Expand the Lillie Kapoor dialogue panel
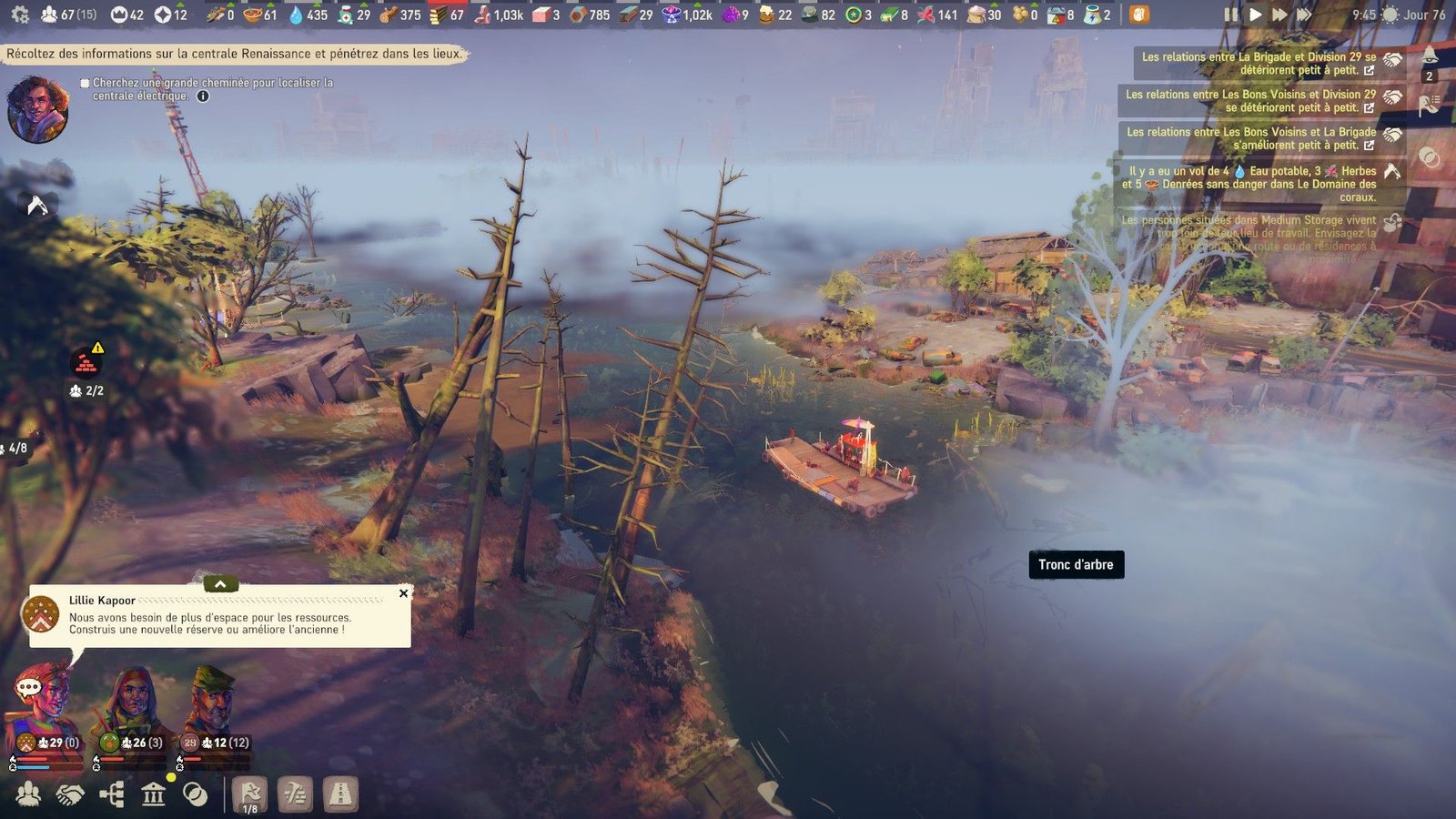Viewport: 1456px width, 819px height. (220, 584)
